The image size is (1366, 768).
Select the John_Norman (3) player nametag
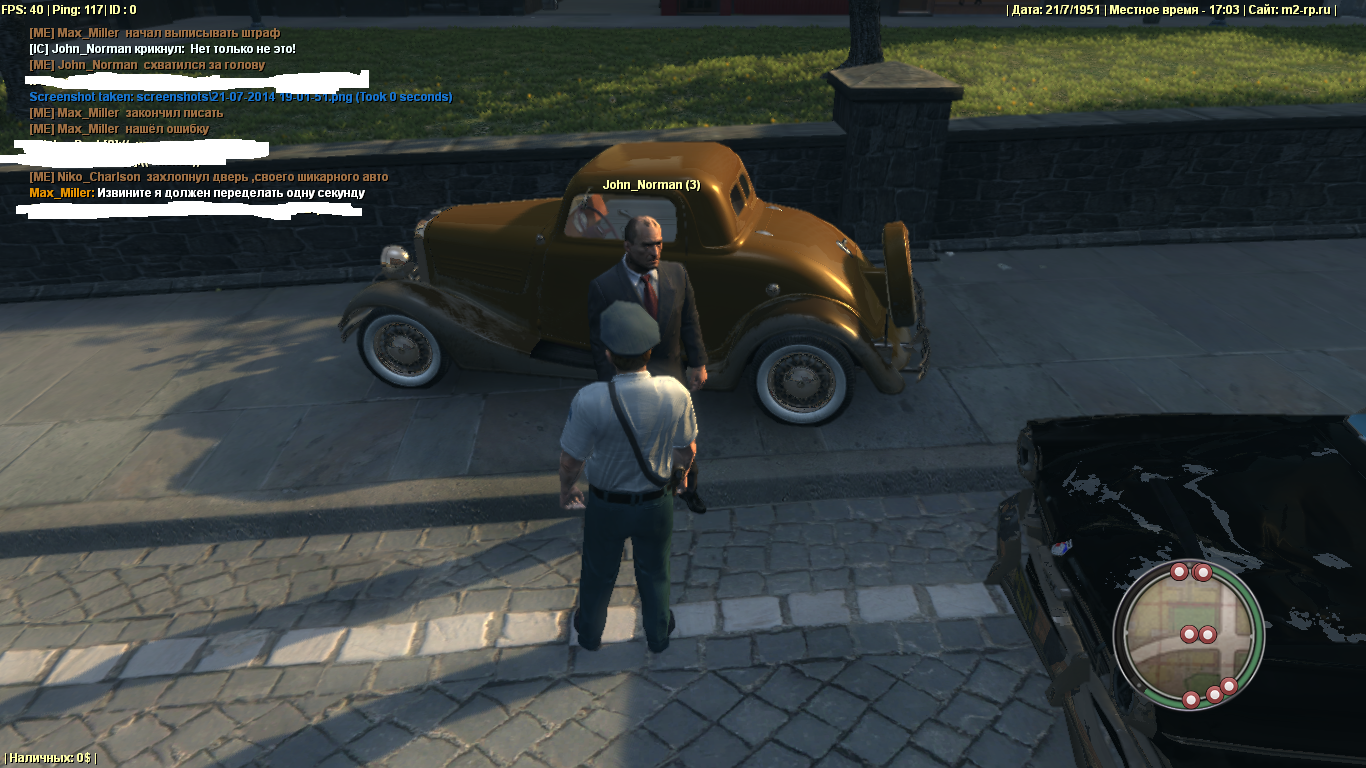point(651,185)
